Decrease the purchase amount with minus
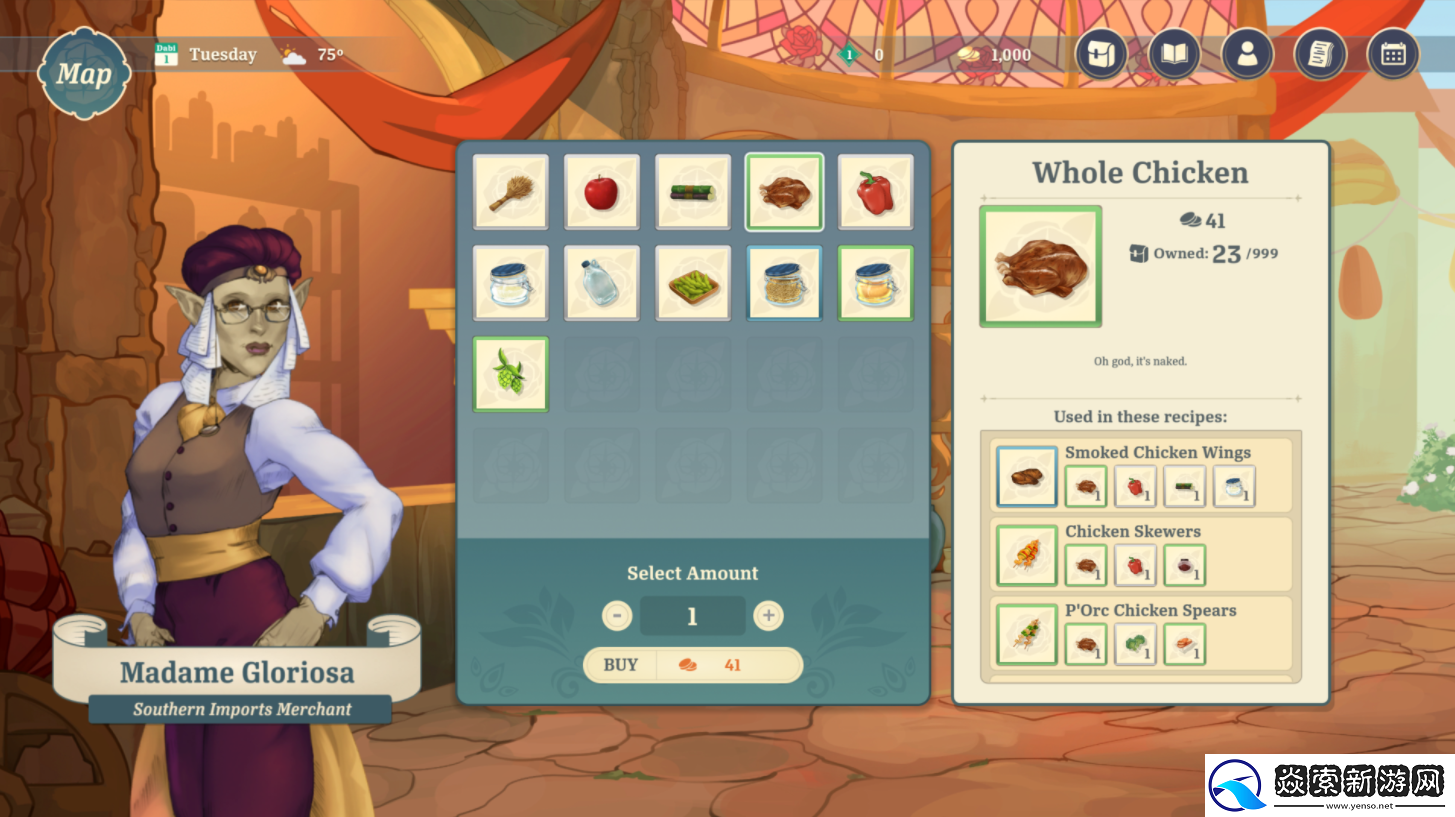Viewport: 1455px width, 817px height. pyautogui.click(x=617, y=615)
